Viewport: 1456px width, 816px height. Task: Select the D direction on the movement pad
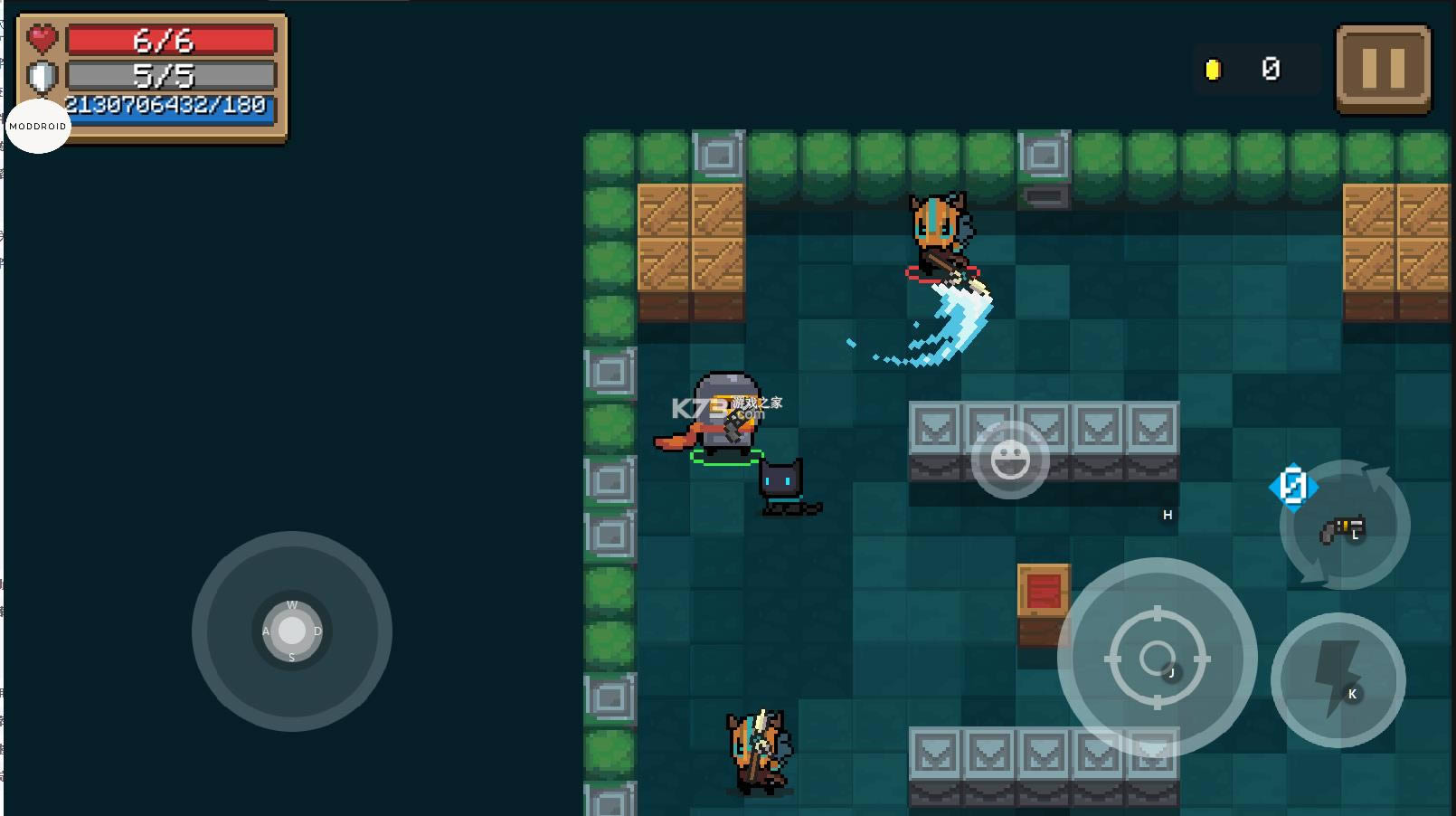tap(317, 630)
